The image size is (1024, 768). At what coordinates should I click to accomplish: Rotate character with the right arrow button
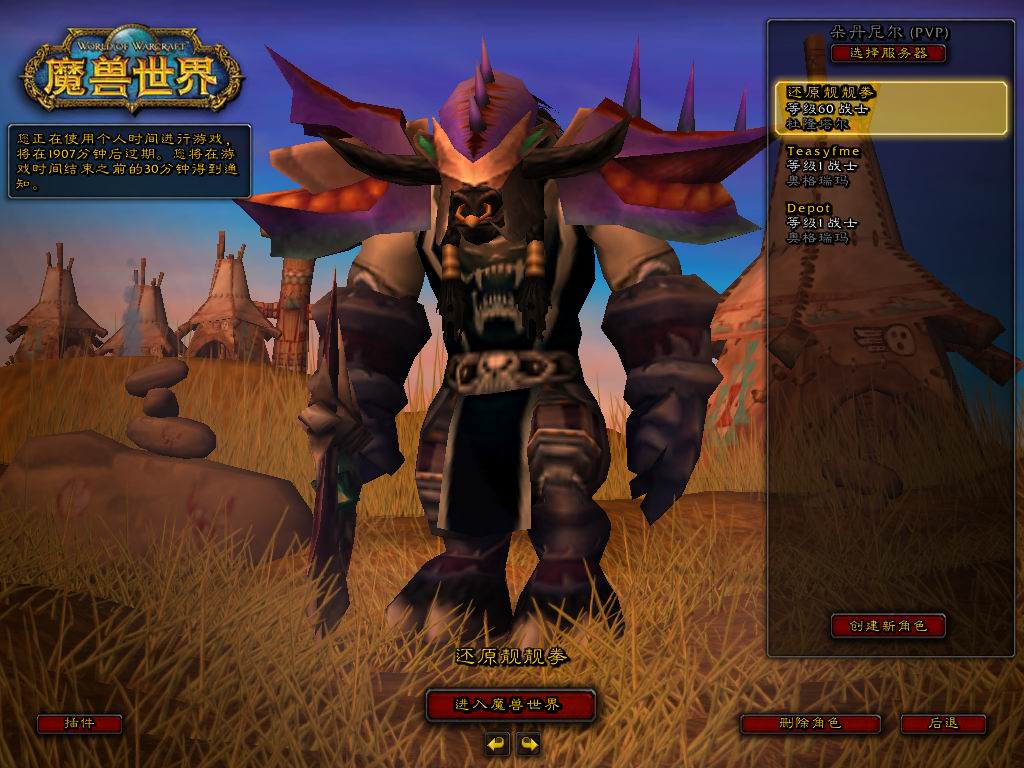point(528,743)
